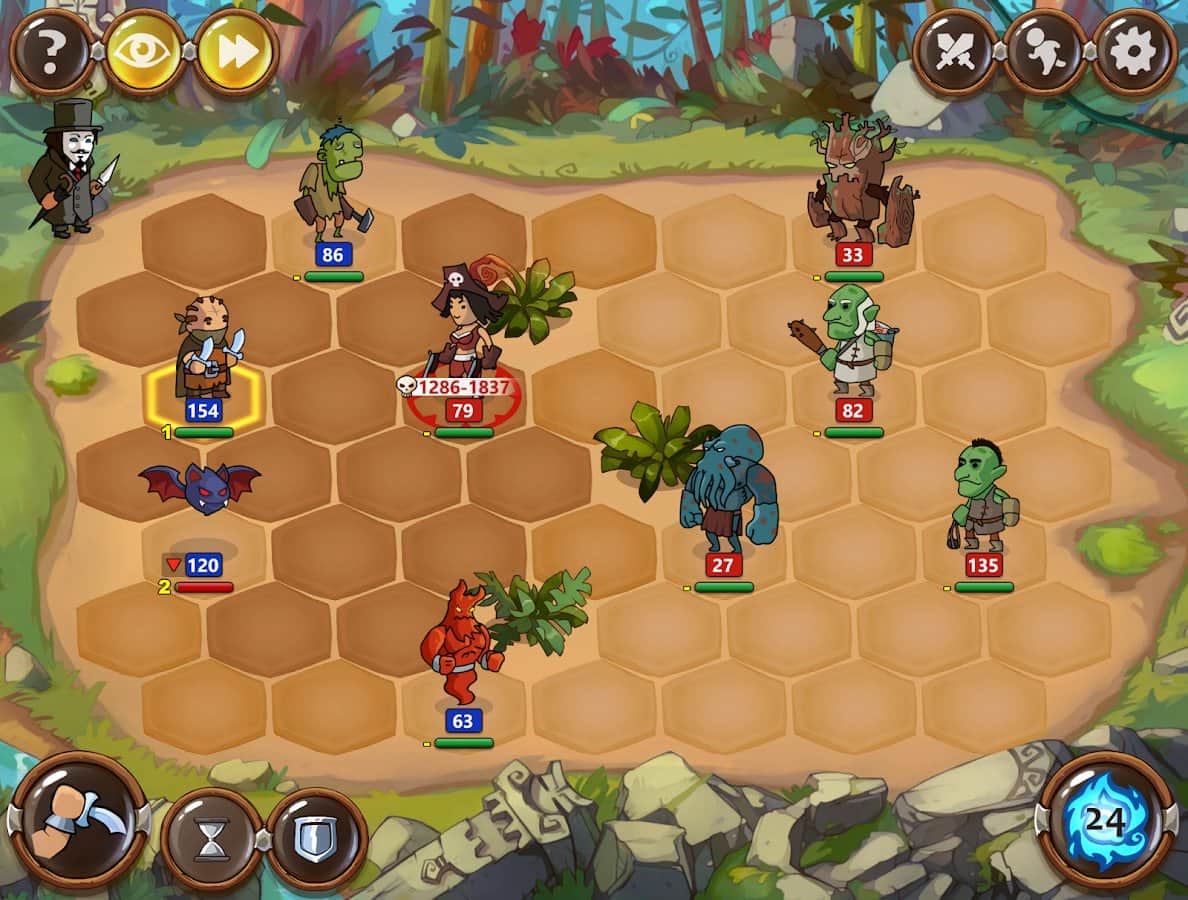Toggle the yellow eye view button
Viewport: 1188px width, 900px height.
click(144, 52)
